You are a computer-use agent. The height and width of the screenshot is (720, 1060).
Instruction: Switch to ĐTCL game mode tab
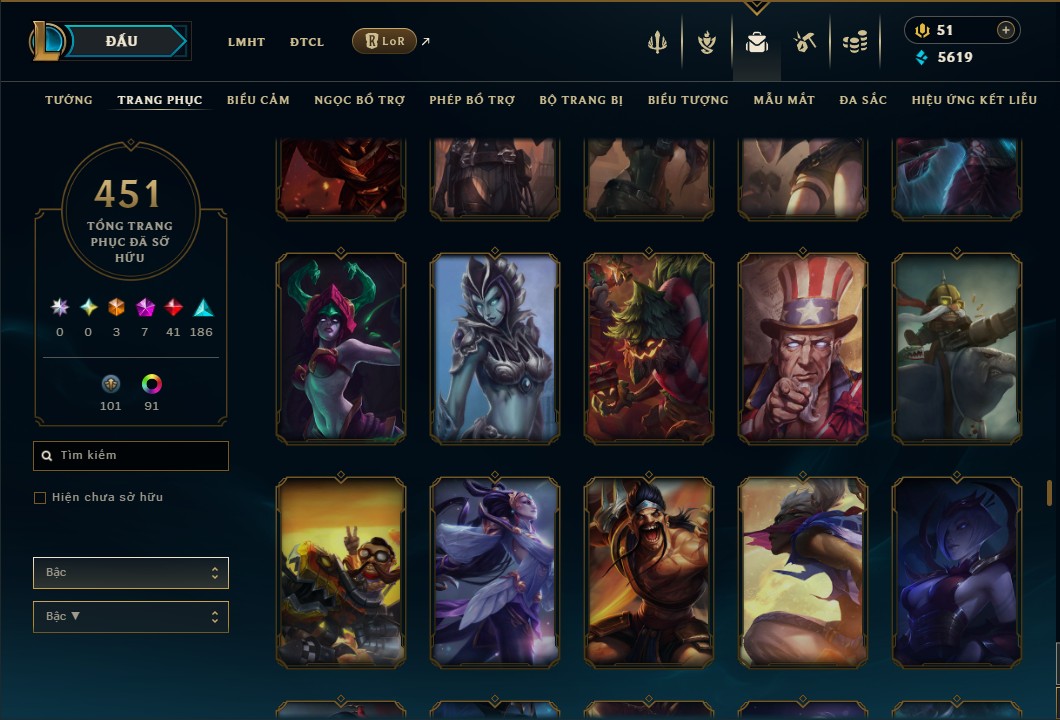[307, 42]
